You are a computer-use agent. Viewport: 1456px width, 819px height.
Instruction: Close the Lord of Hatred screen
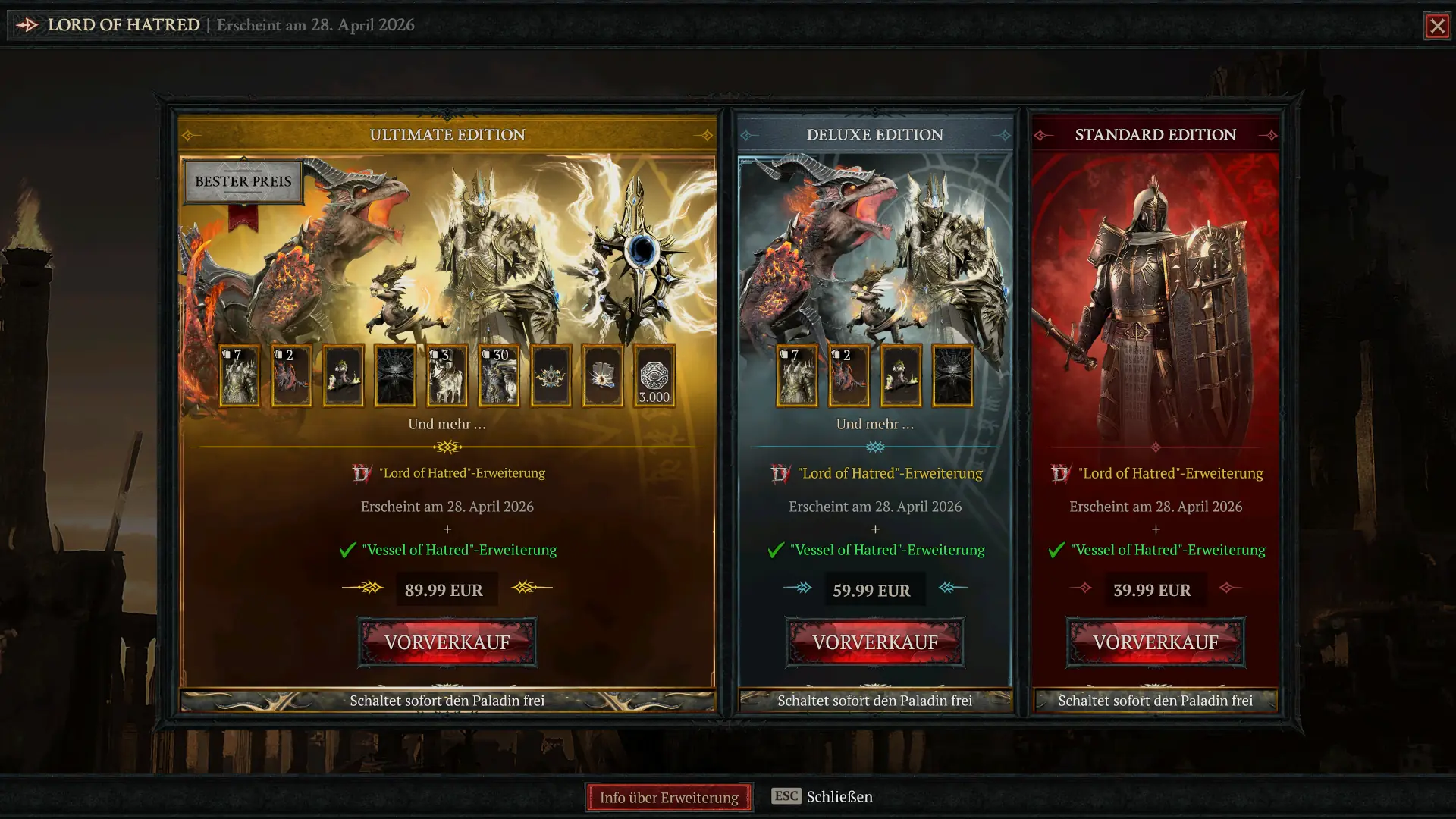coord(1439,26)
